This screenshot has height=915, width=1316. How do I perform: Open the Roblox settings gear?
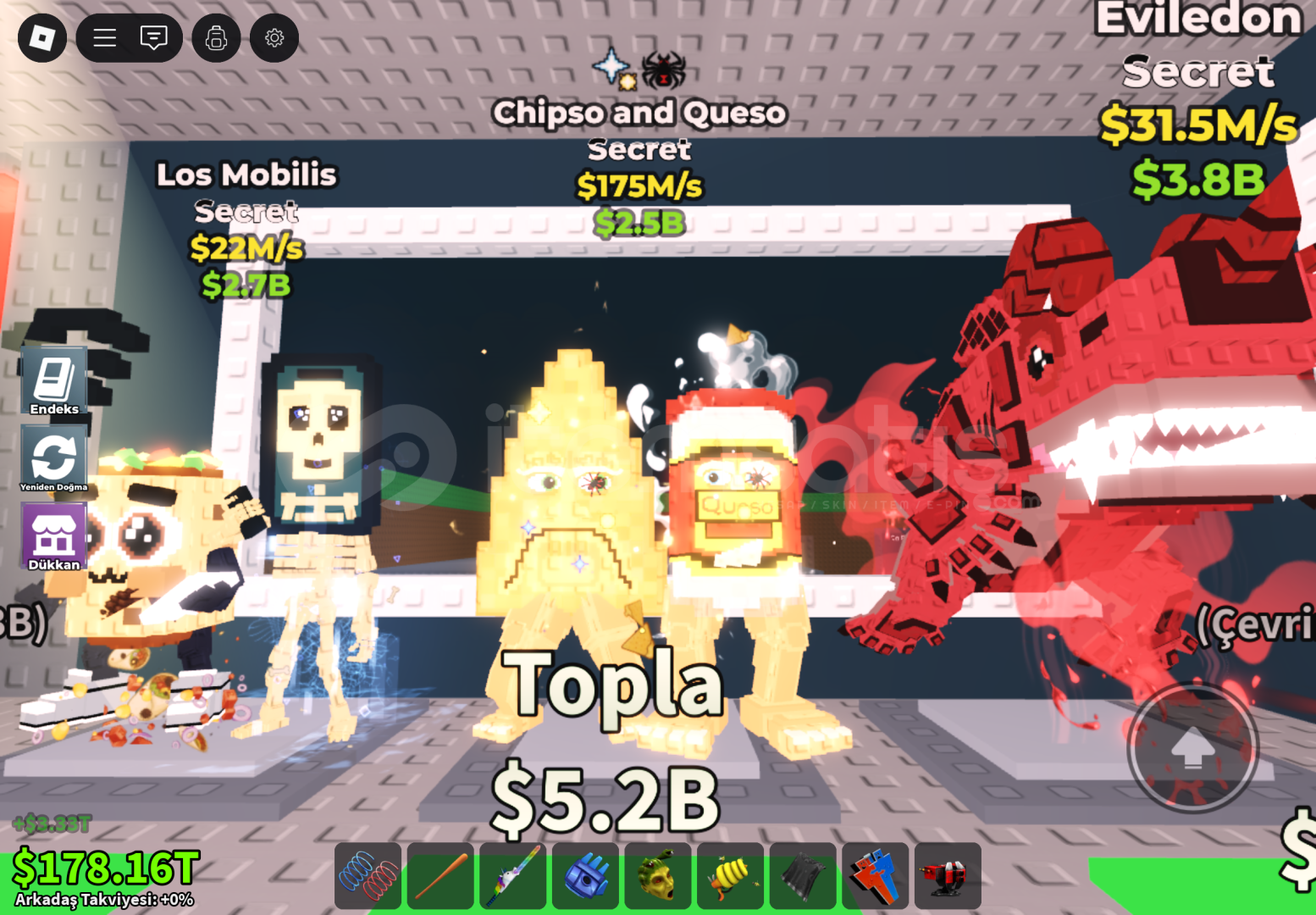[x=274, y=37]
